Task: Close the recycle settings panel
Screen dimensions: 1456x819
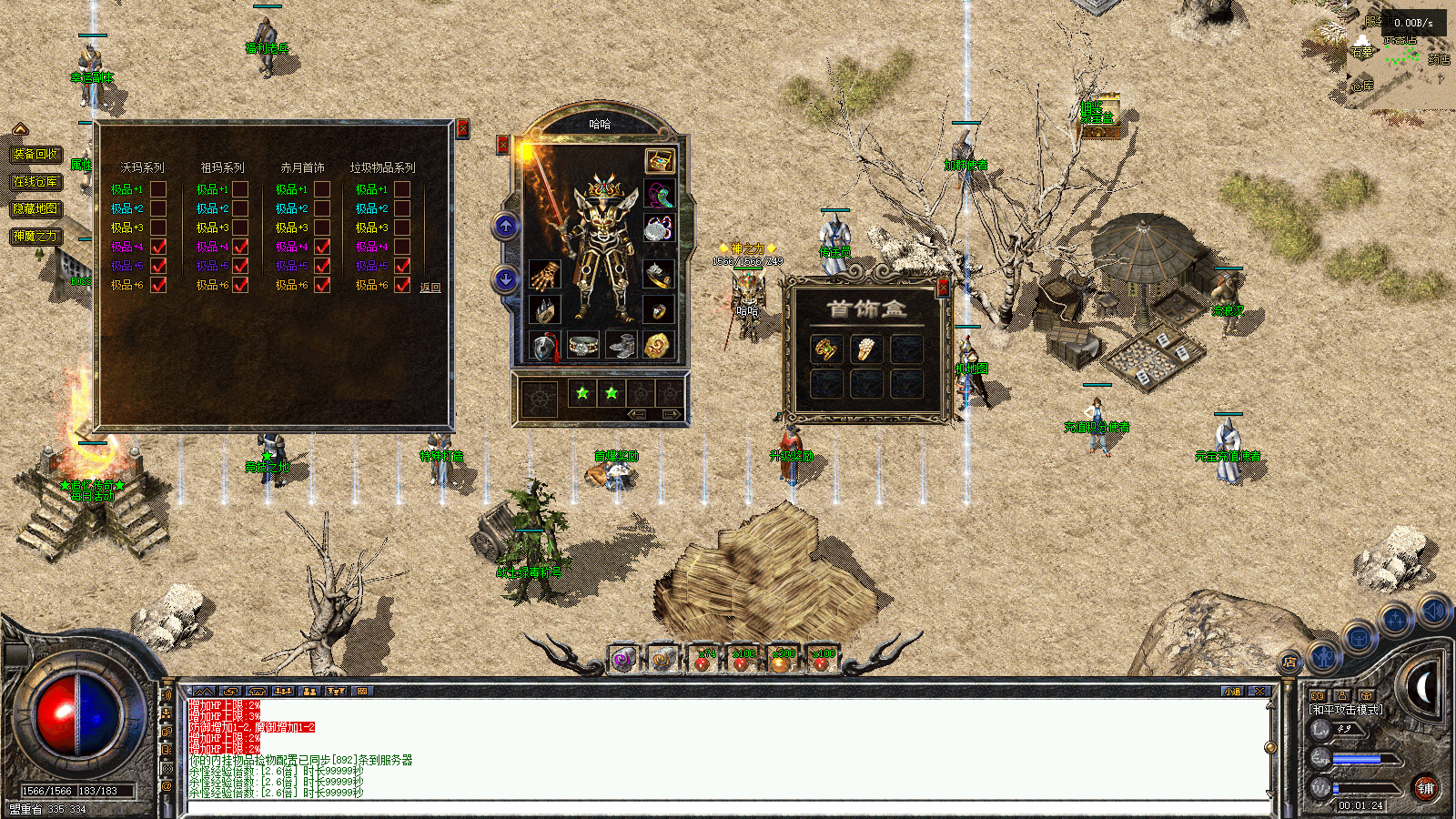Action: click(x=462, y=129)
